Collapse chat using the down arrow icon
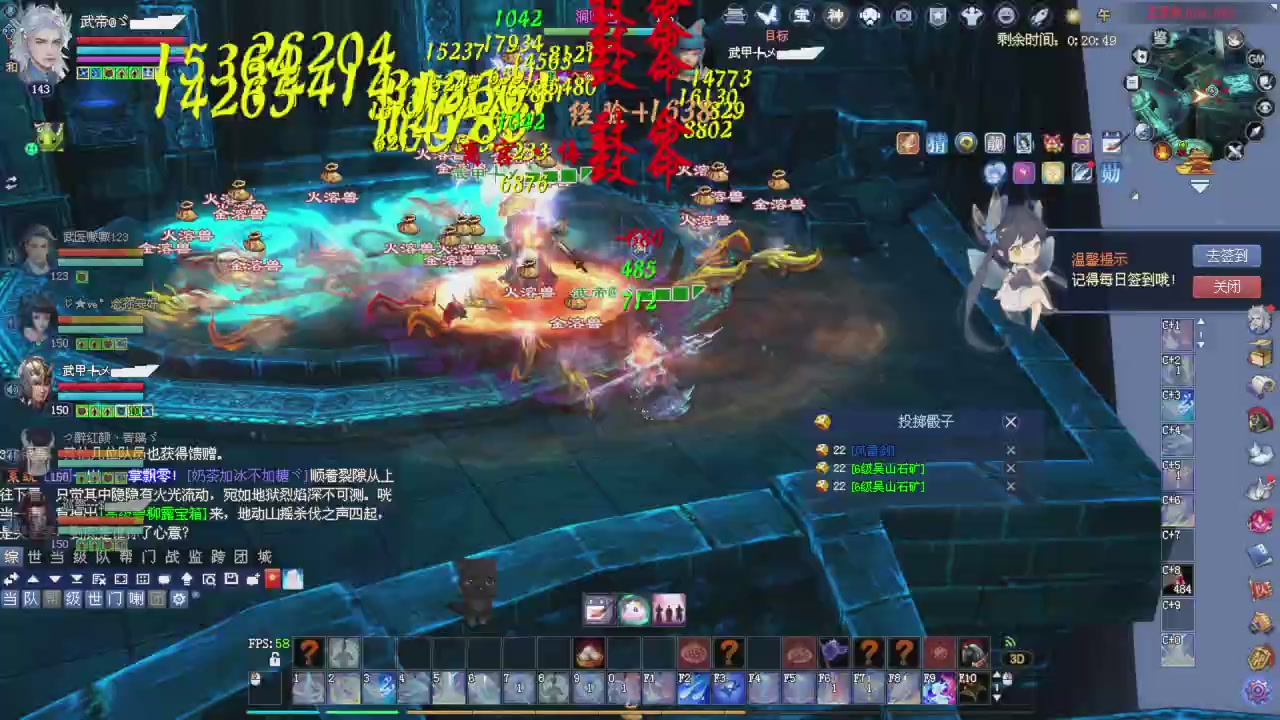Screen dimensions: 1280x720 point(54,578)
